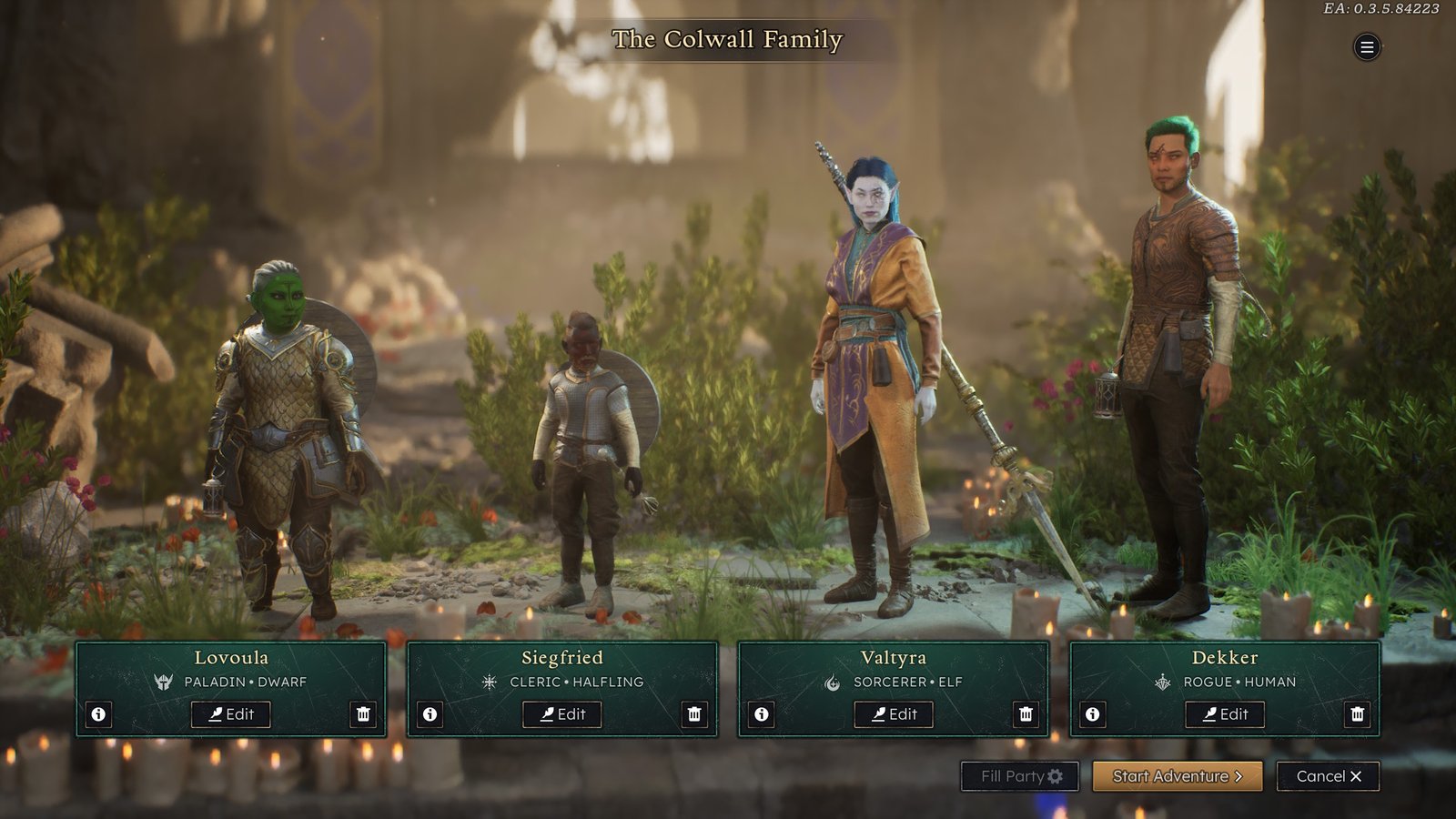This screenshot has width=1456, height=819.
Task: Remove Siegfried with the trash icon
Action: [694, 714]
